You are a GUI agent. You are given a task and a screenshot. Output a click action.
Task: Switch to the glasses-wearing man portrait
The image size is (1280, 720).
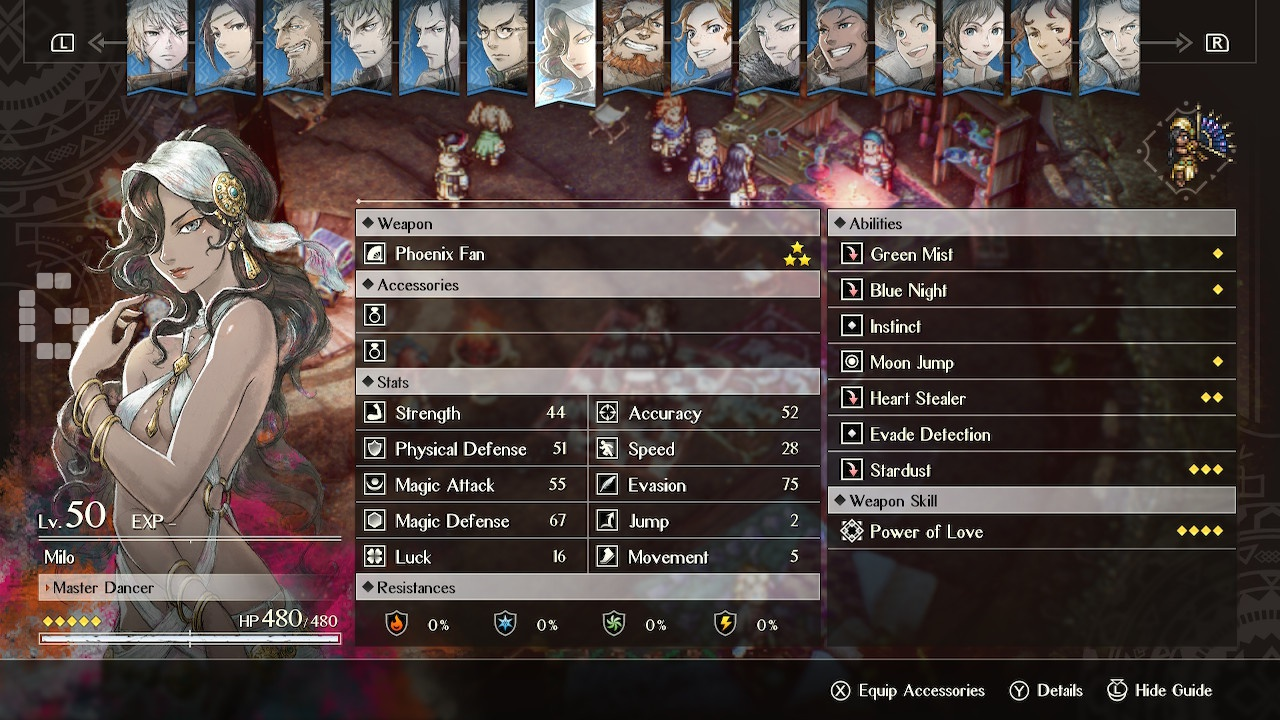(x=497, y=45)
